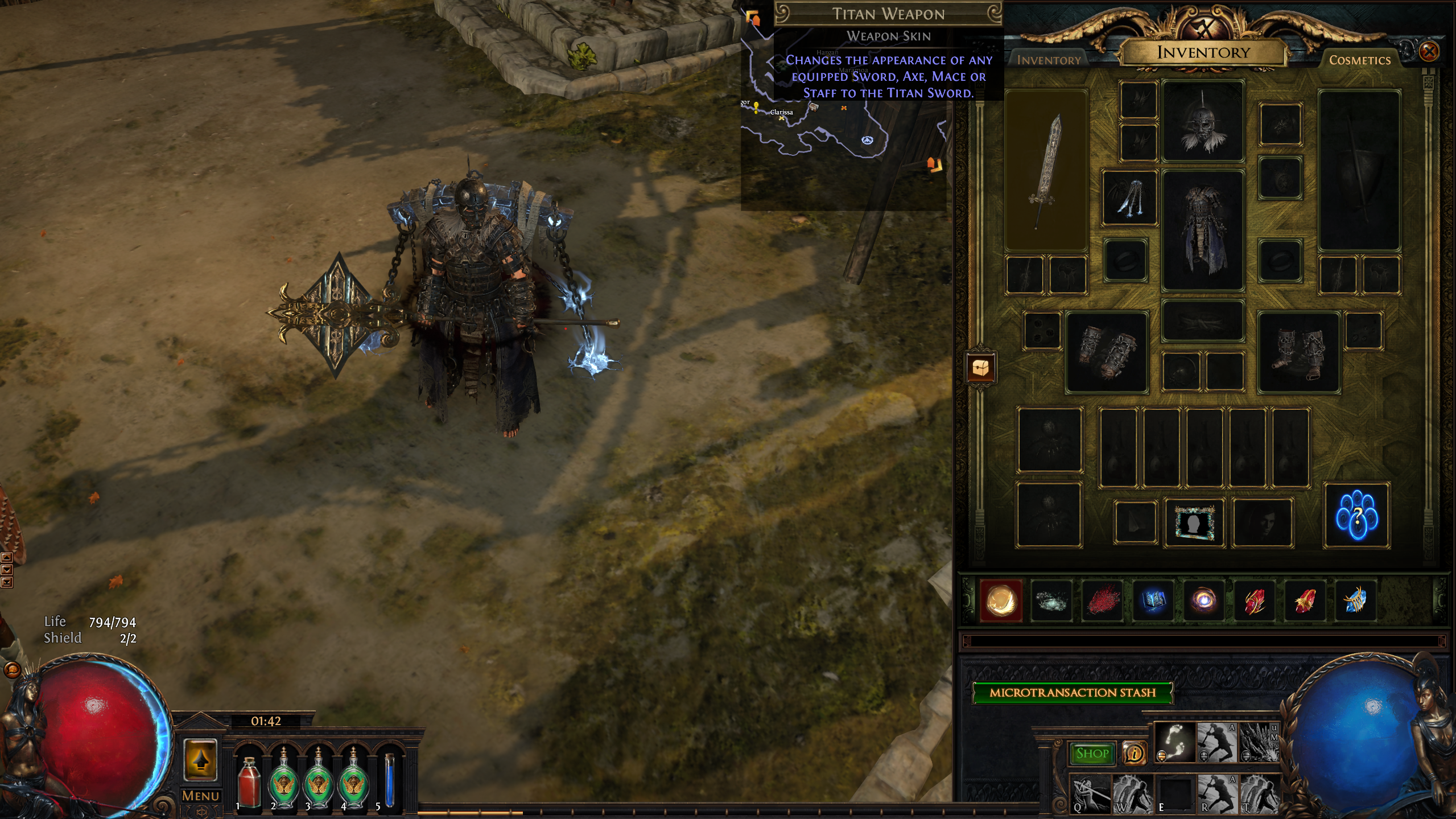The image size is (1456, 819).
Task: Click the yellow level-up arrow button
Action: point(200,759)
